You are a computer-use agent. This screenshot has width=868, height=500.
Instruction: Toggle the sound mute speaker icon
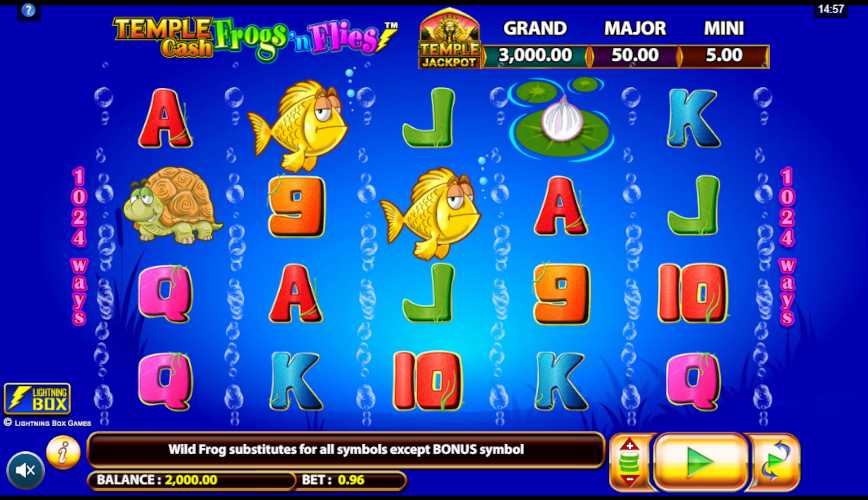pos(25,470)
